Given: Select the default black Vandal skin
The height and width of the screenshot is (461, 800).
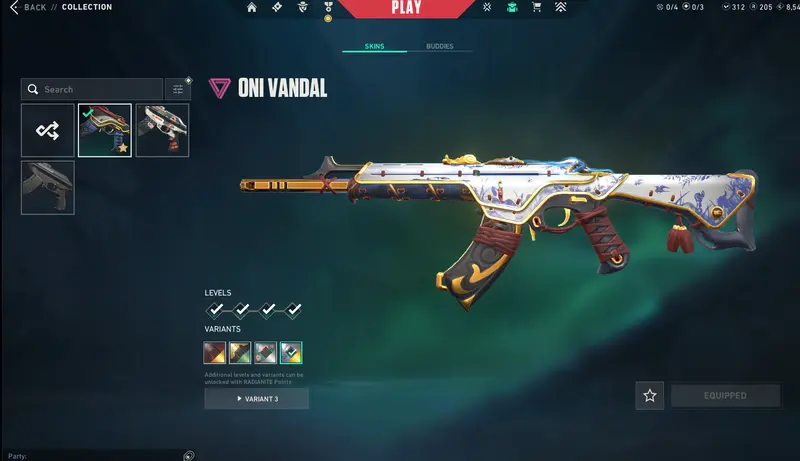Looking at the screenshot, I should coord(48,187).
